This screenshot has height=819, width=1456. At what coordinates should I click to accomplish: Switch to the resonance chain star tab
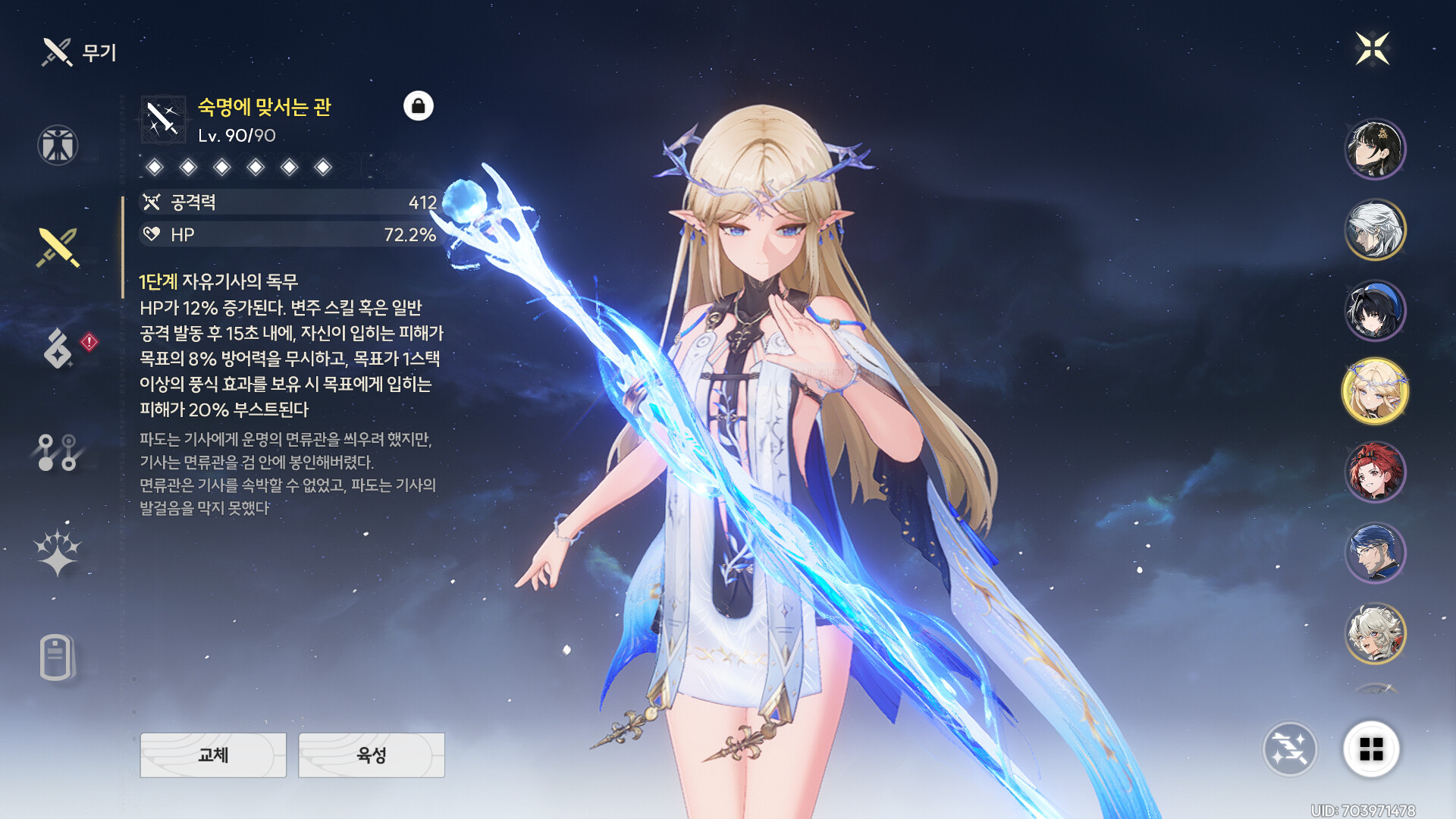pos(58,551)
